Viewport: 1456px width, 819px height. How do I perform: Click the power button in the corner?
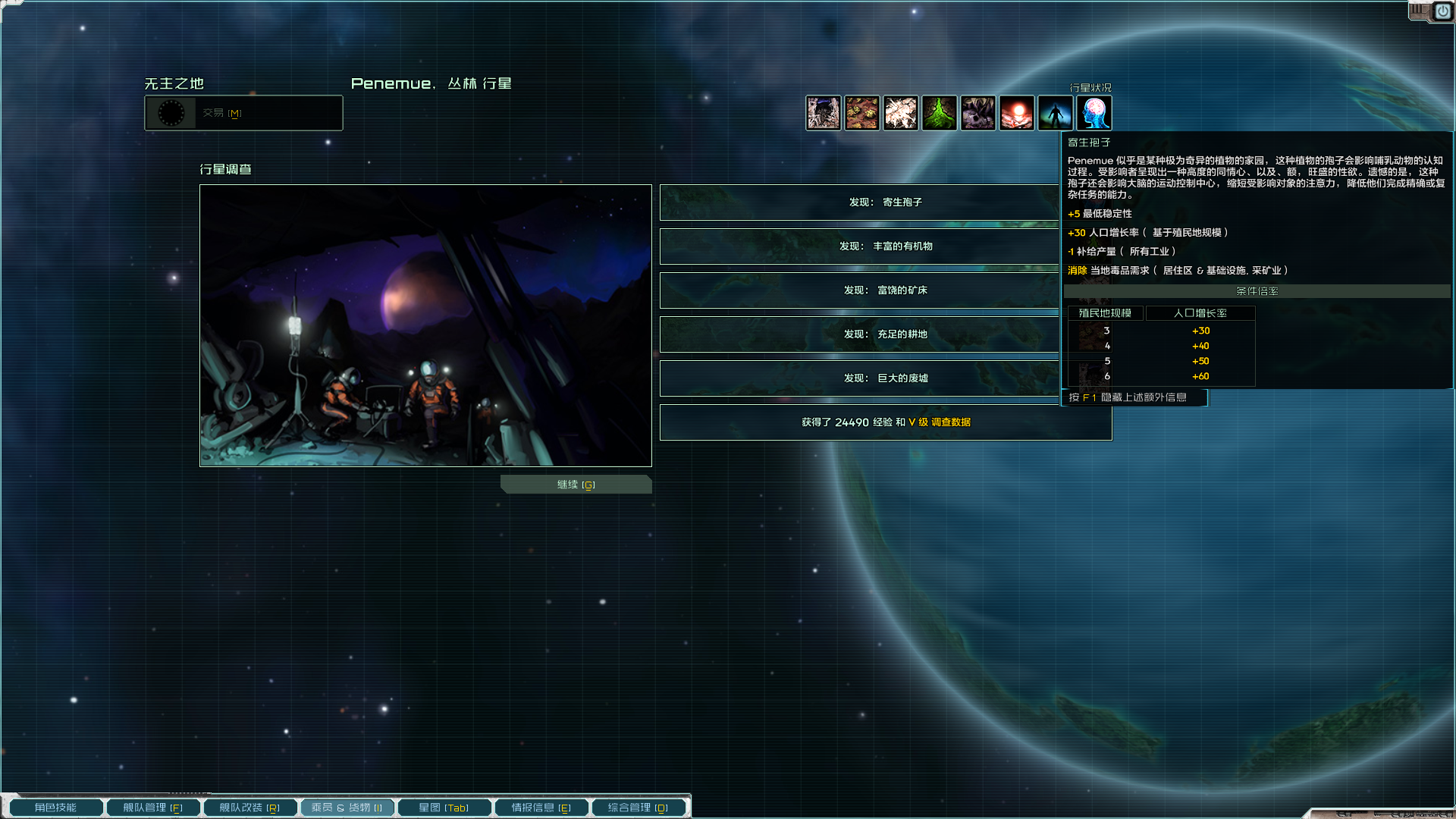click(x=1442, y=11)
